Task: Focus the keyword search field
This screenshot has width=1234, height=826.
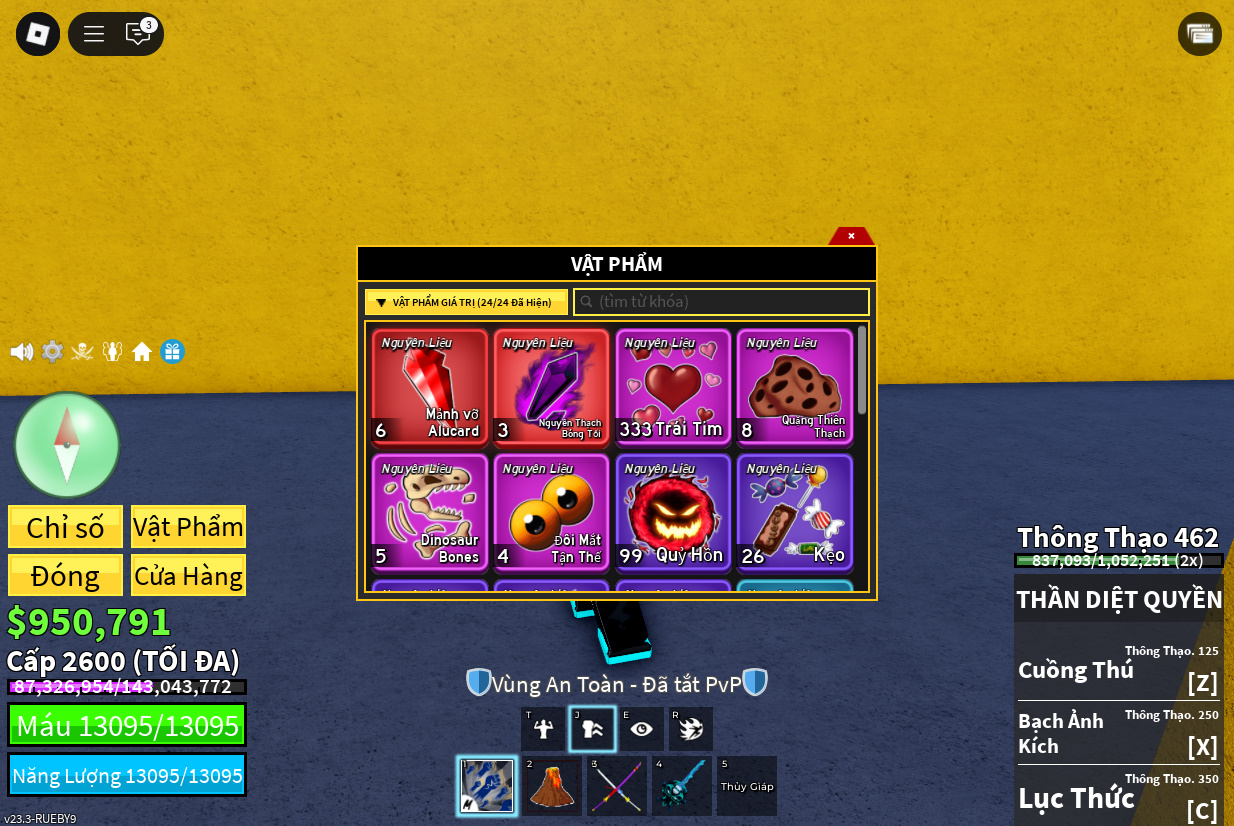Action: pos(721,302)
